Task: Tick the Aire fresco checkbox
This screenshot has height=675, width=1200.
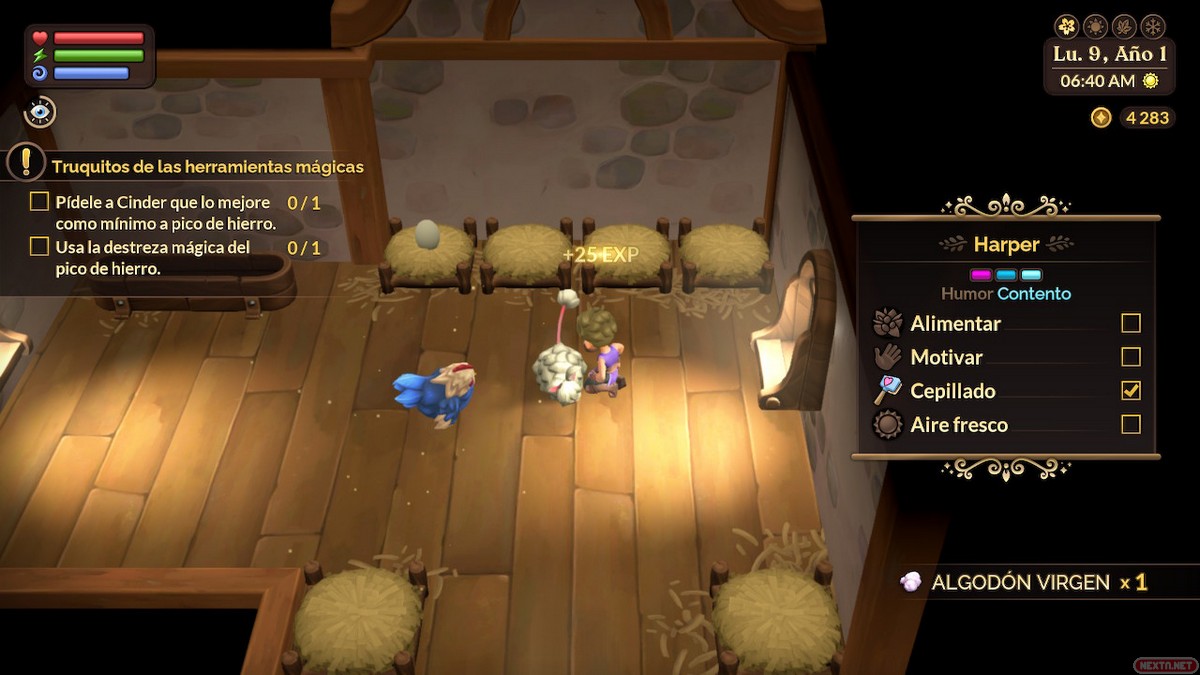Action: click(x=1130, y=424)
